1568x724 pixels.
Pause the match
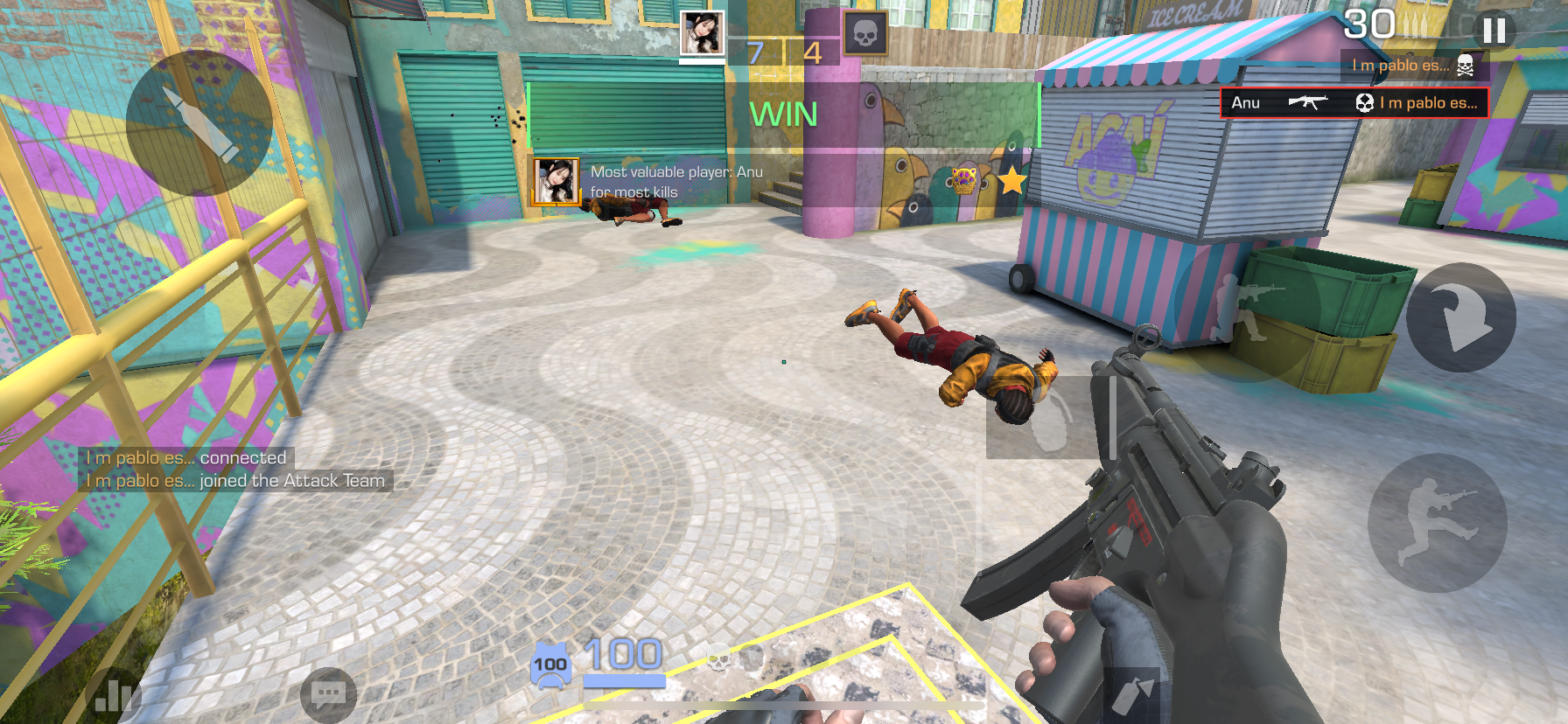click(x=1494, y=31)
